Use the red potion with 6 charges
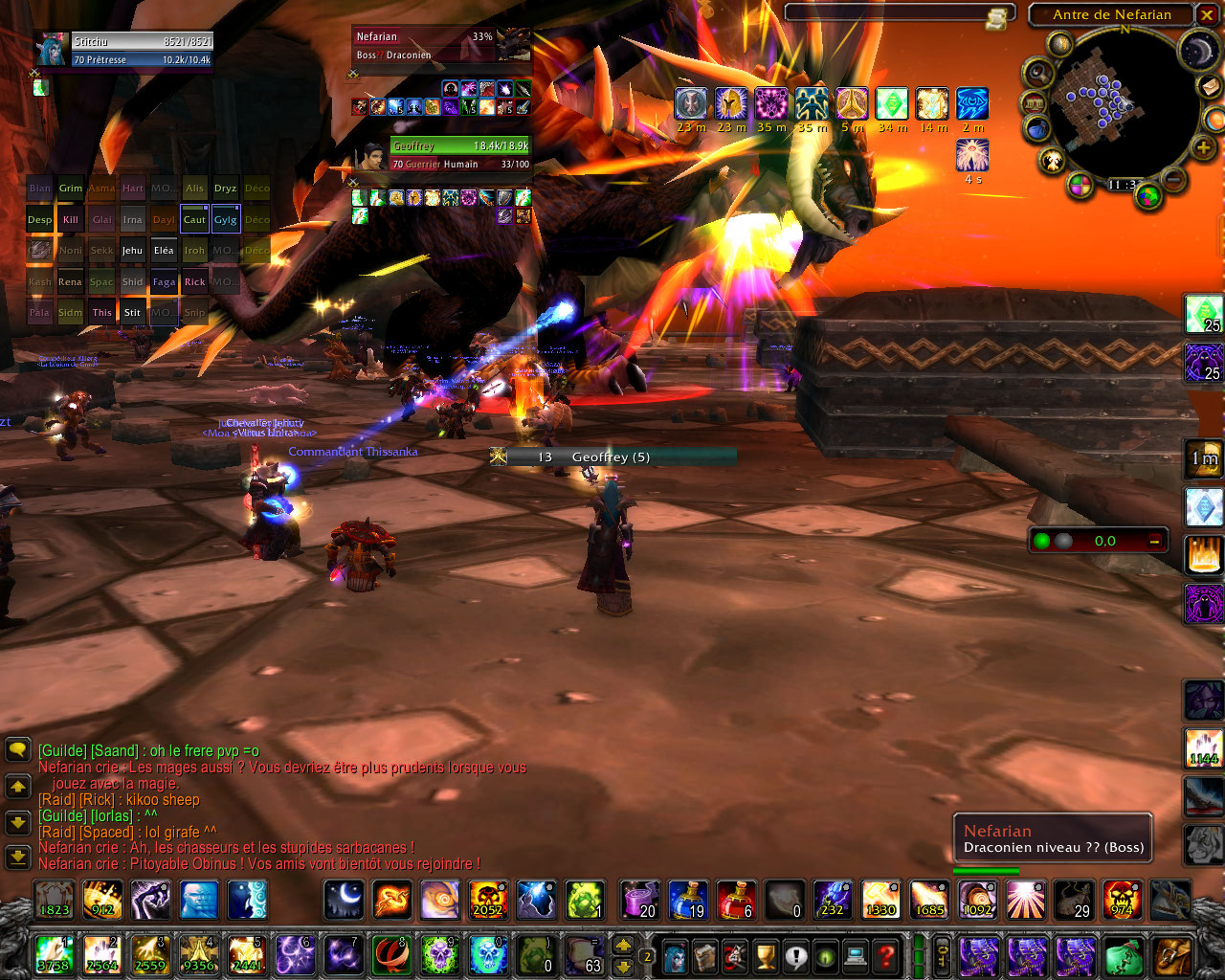This screenshot has width=1225, height=980. click(x=736, y=900)
